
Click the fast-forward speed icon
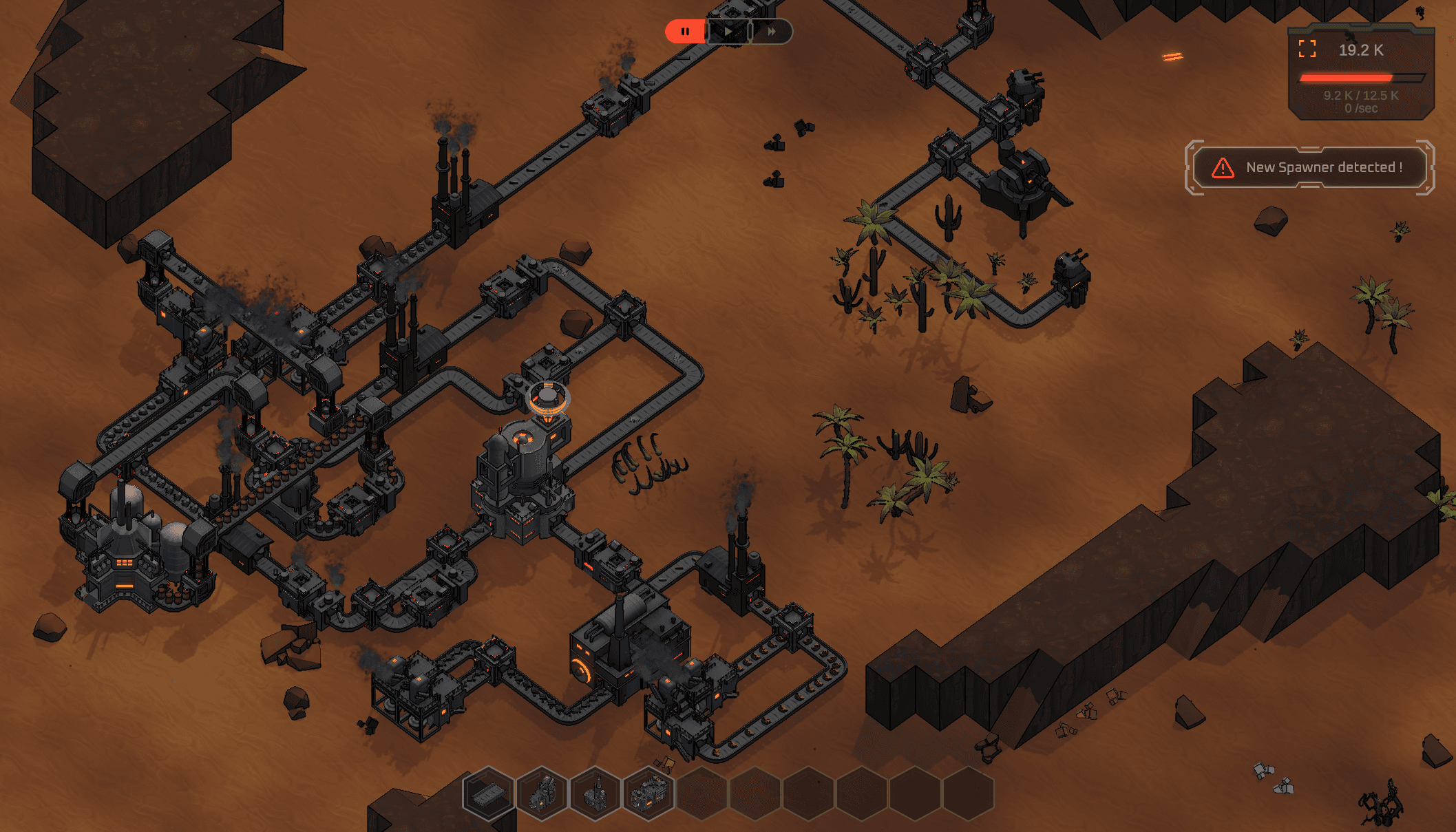[x=771, y=31]
